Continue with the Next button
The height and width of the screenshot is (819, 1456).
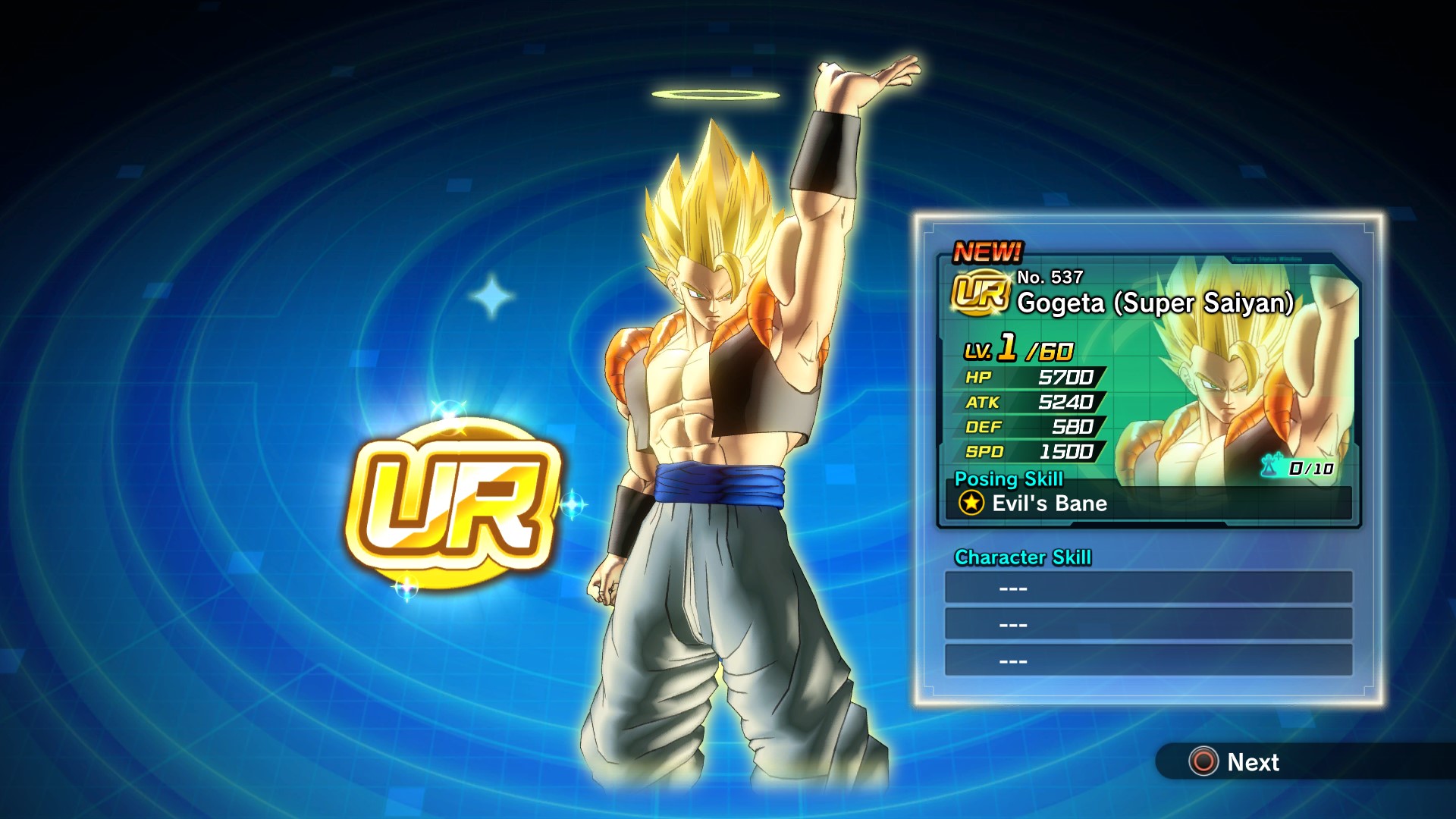click(x=1236, y=761)
